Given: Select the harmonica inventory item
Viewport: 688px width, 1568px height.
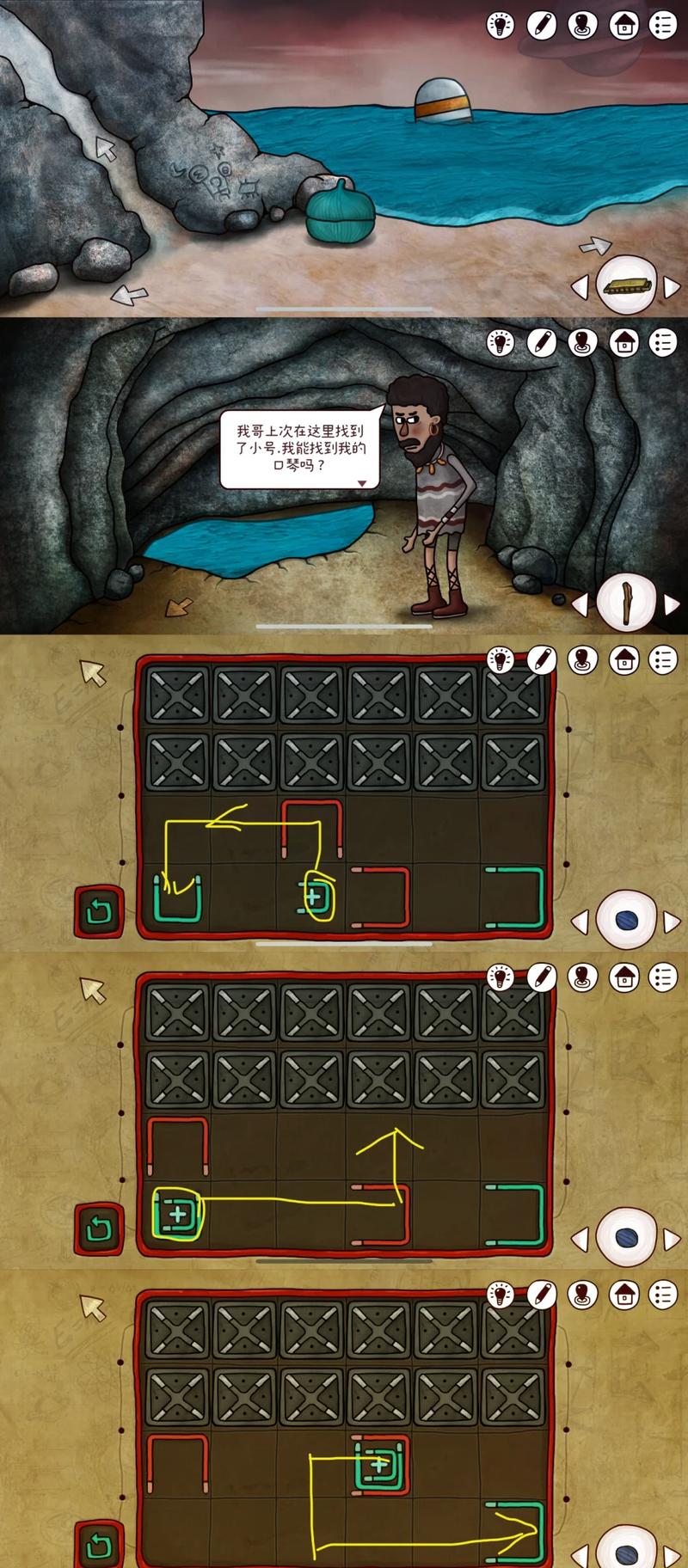Looking at the screenshot, I should pyautogui.click(x=626, y=285).
